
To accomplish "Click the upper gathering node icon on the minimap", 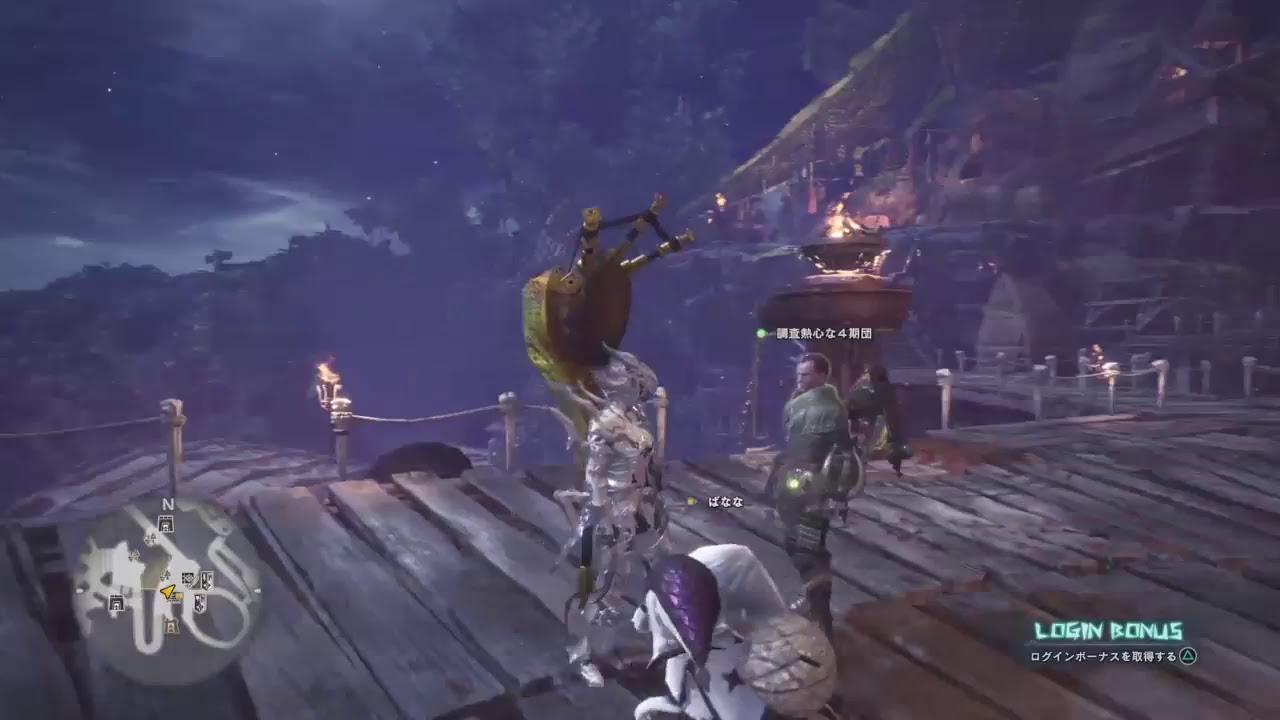I will pos(150,538).
